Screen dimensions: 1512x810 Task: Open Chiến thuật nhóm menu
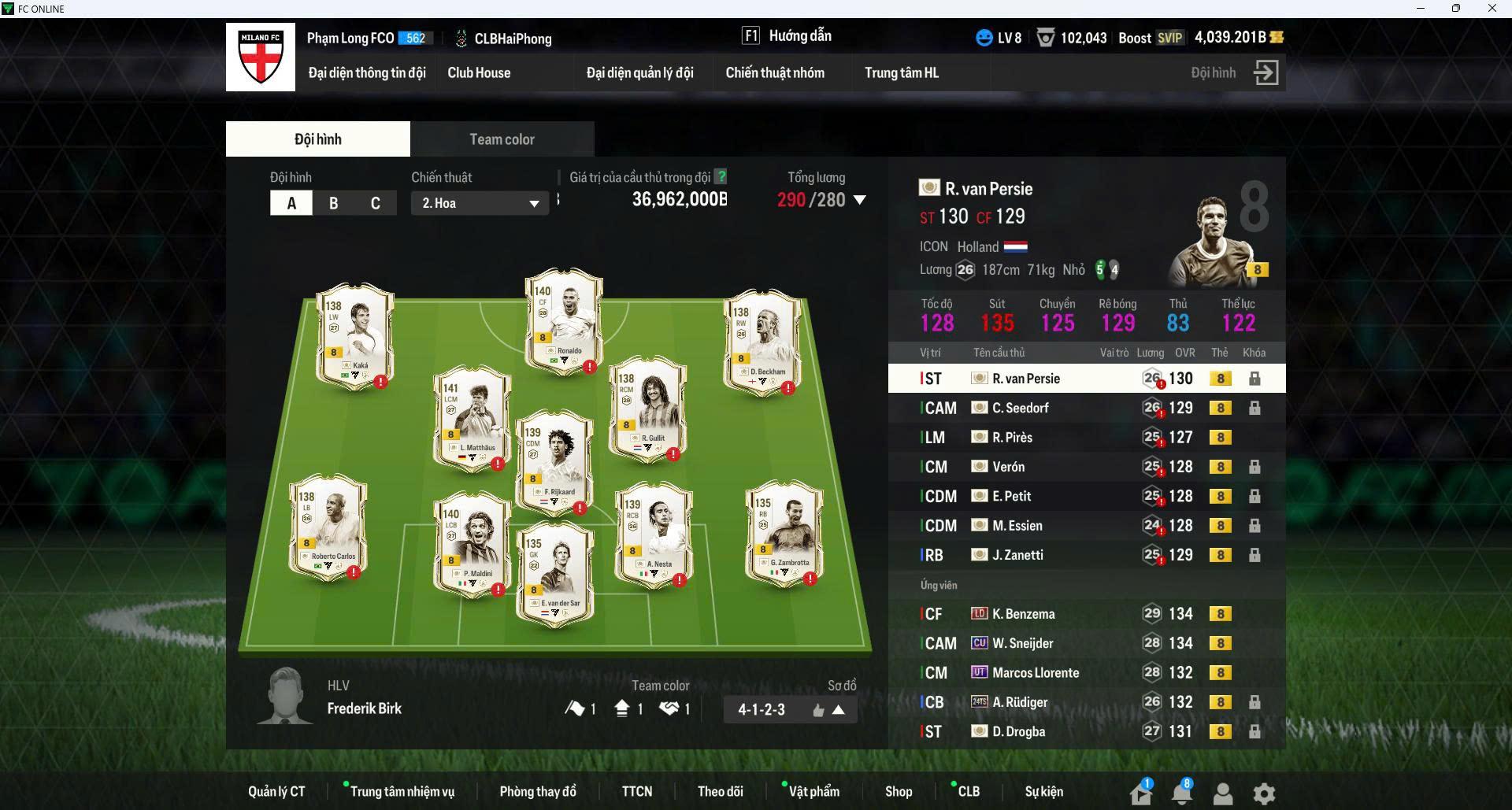[x=775, y=72]
